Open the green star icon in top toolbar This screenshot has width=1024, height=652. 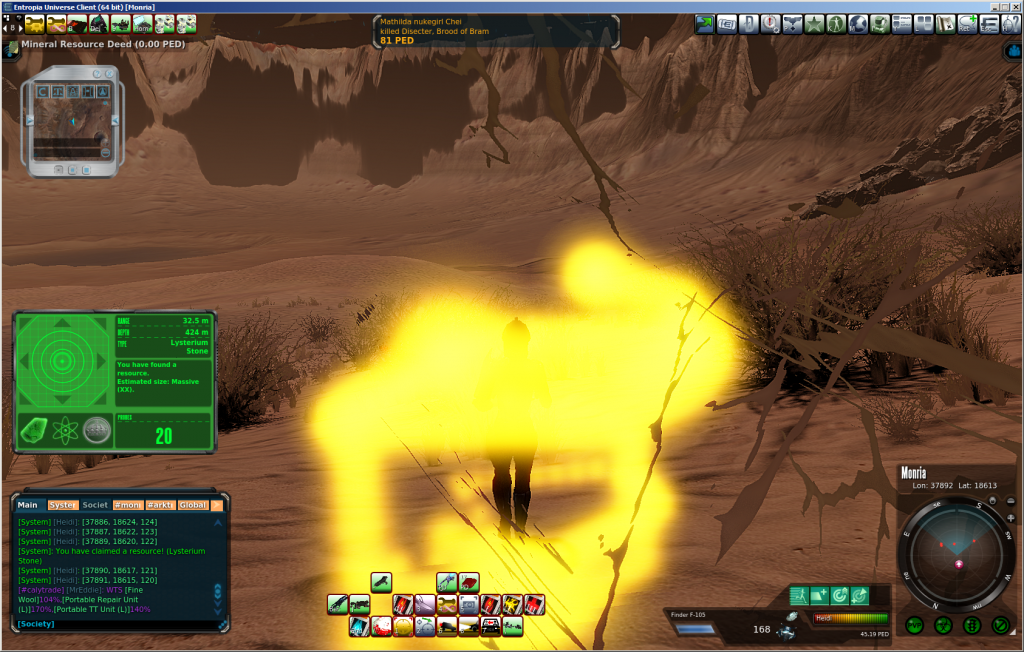(x=813, y=23)
